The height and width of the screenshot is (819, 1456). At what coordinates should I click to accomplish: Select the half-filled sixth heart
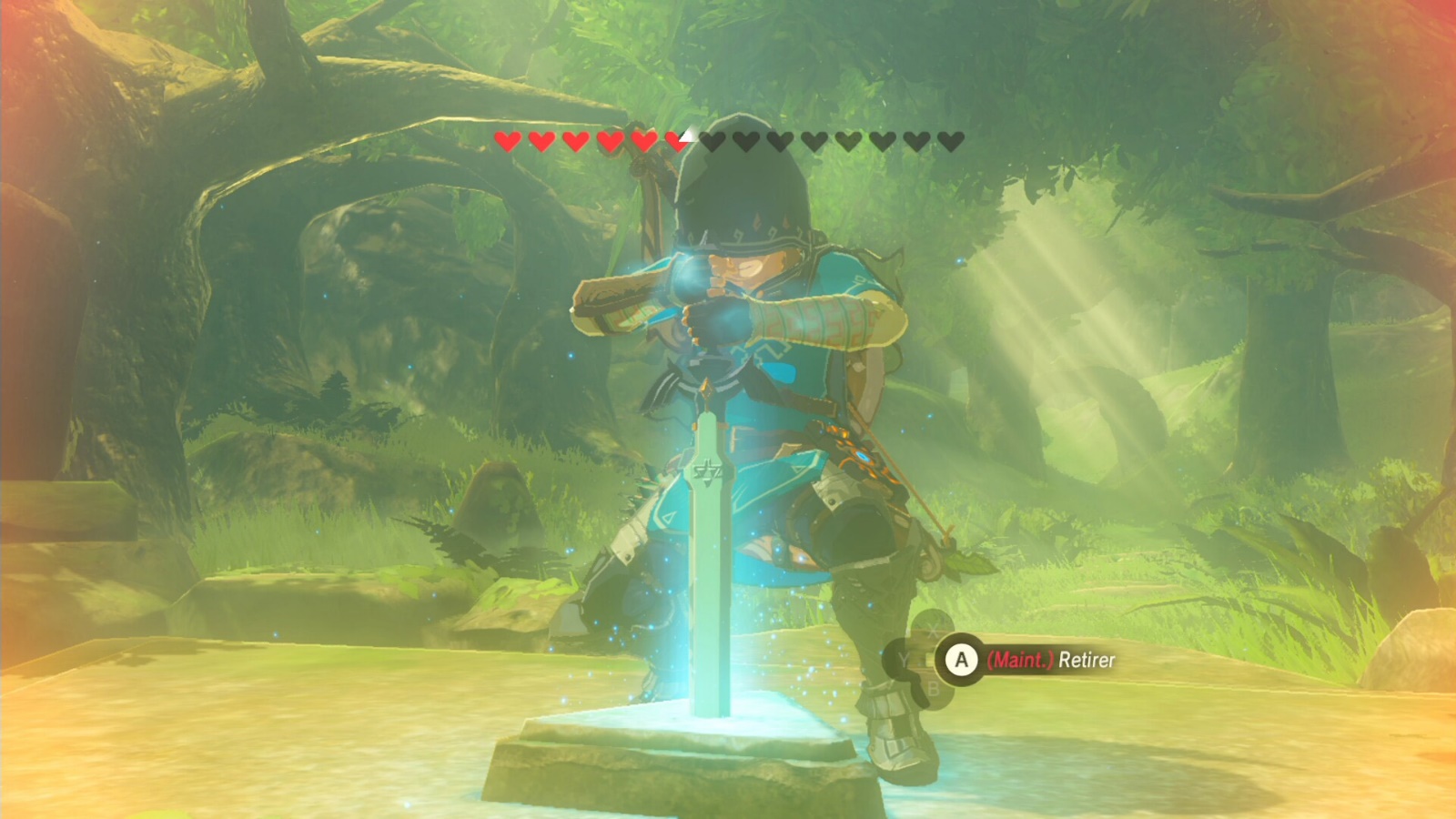(x=677, y=142)
